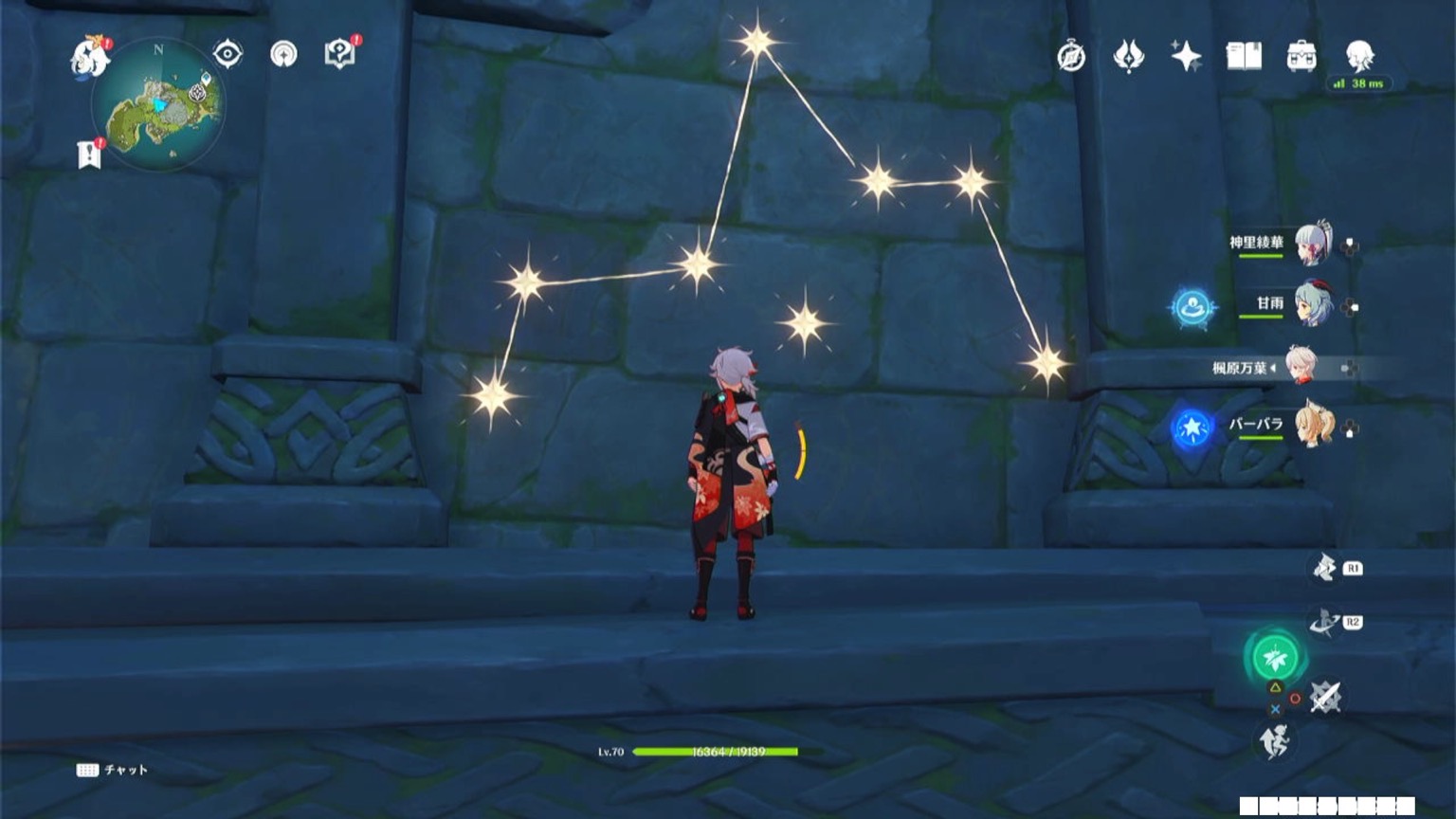1456x819 pixels.
Task: Open the Wish screen via sparkle icon
Action: pyautogui.click(x=1187, y=57)
